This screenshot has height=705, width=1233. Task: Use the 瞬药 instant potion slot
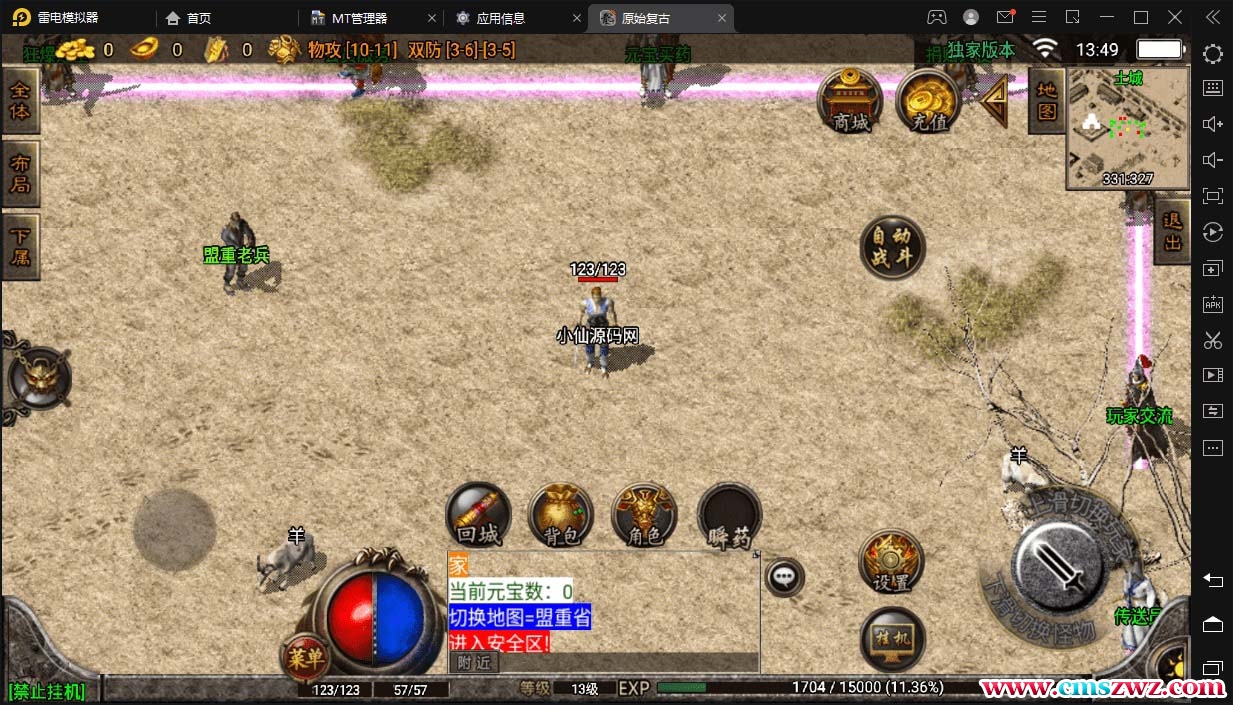pyautogui.click(x=729, y=517)
